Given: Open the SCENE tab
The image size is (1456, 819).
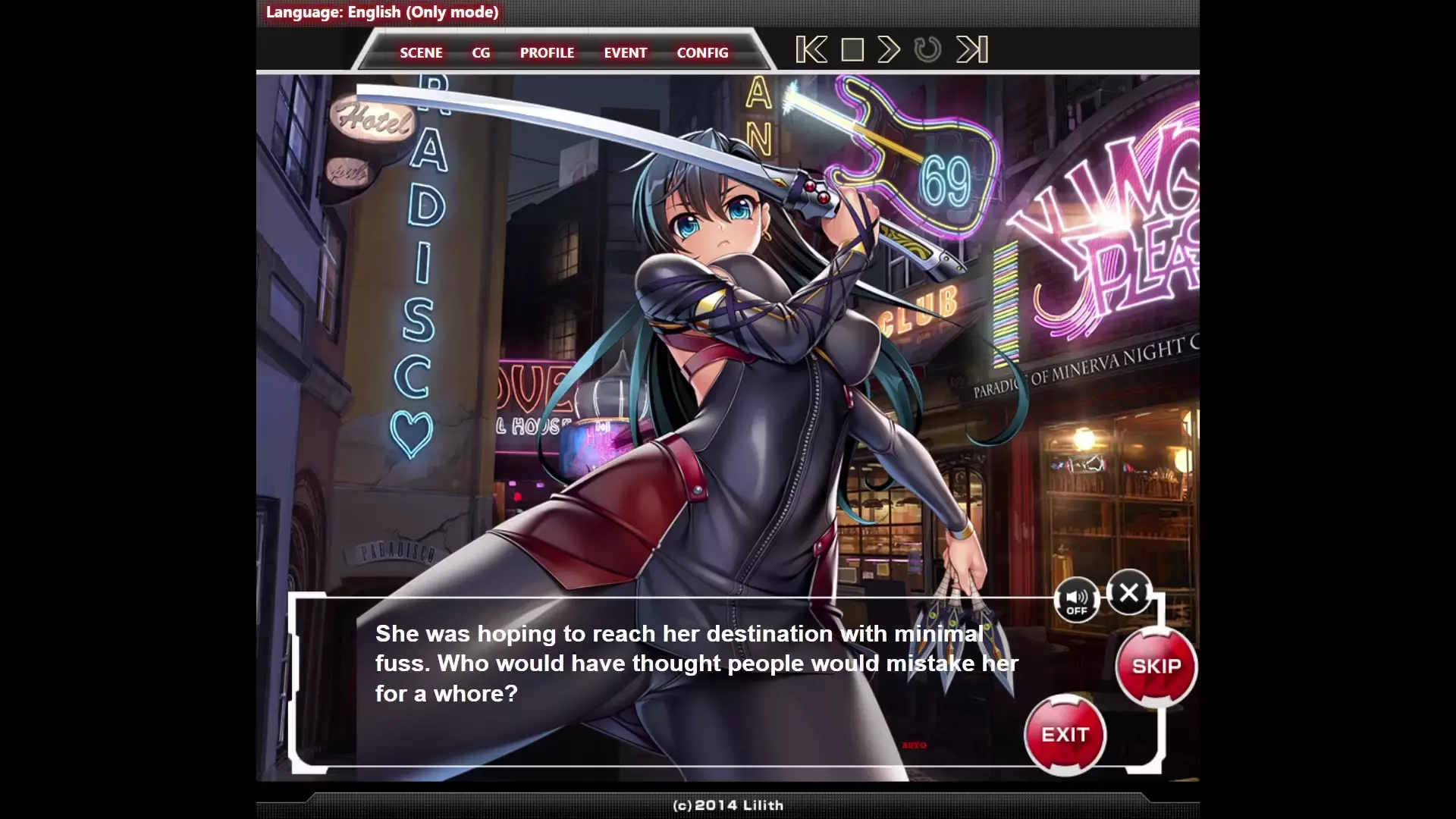Looking at the screenshot, I should tap(421, 53).
